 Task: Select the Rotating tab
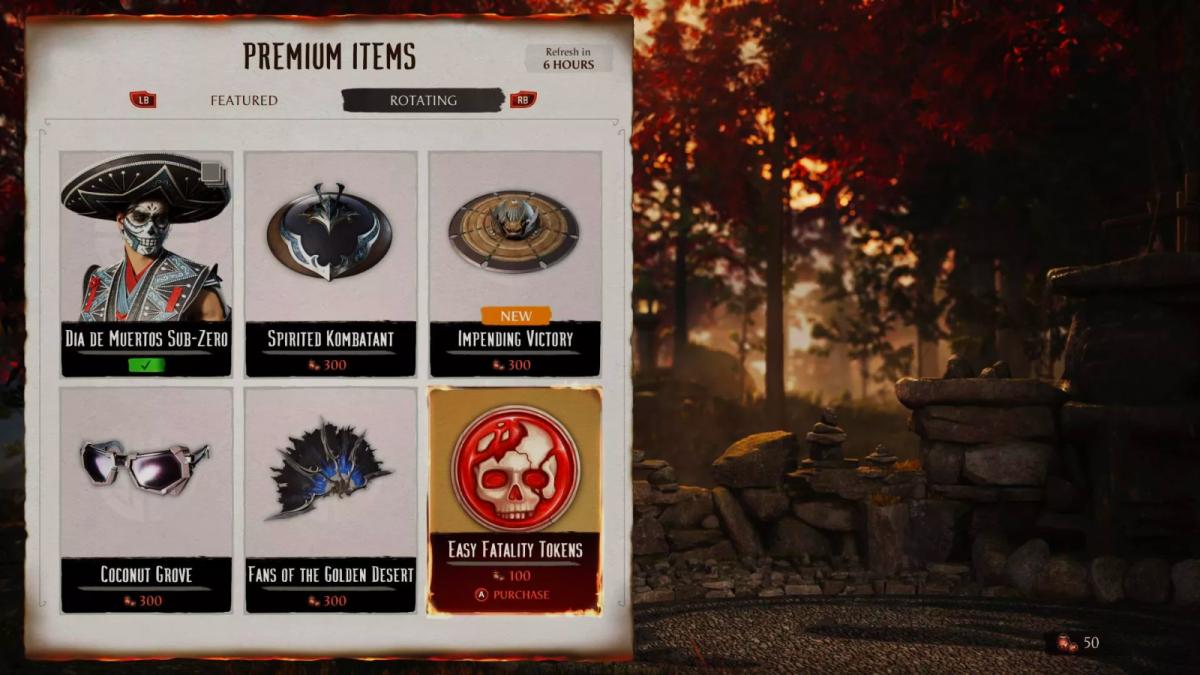pos(423,100)
